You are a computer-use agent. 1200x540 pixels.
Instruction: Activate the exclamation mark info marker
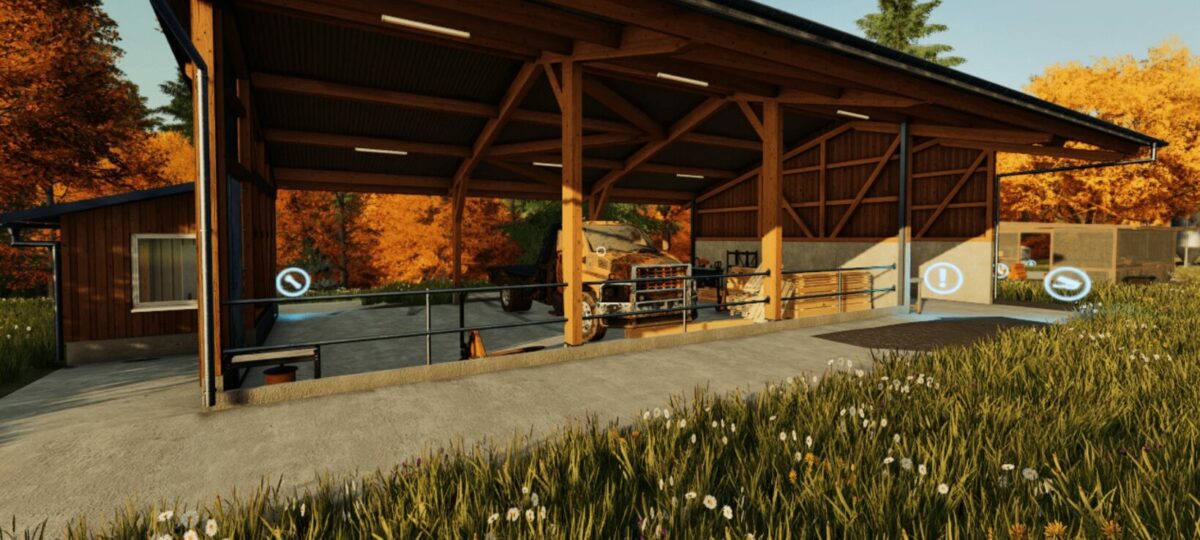942,278
